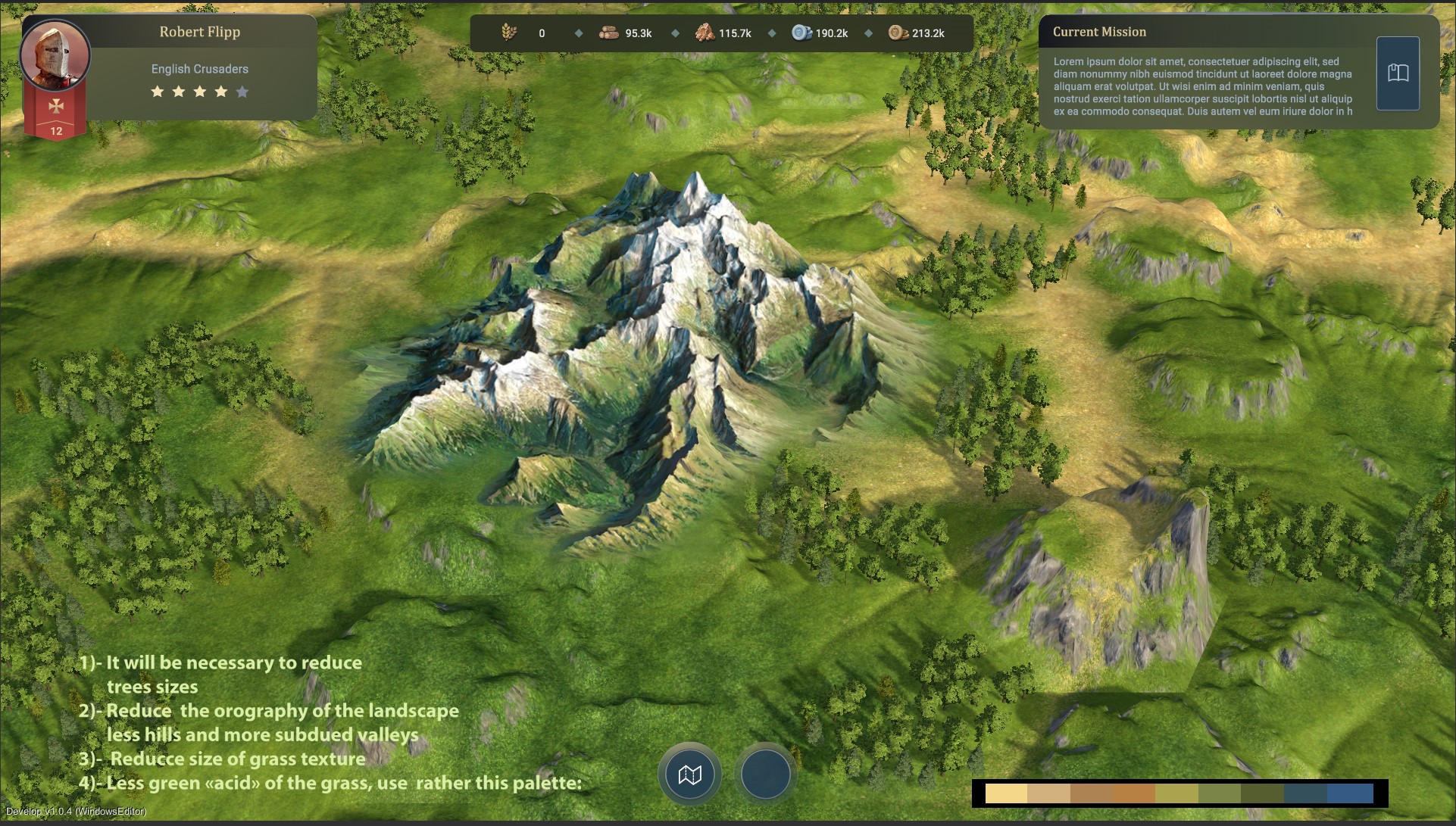
Task: Click the wood logs resource icon
Action: (x=608, y=33)
